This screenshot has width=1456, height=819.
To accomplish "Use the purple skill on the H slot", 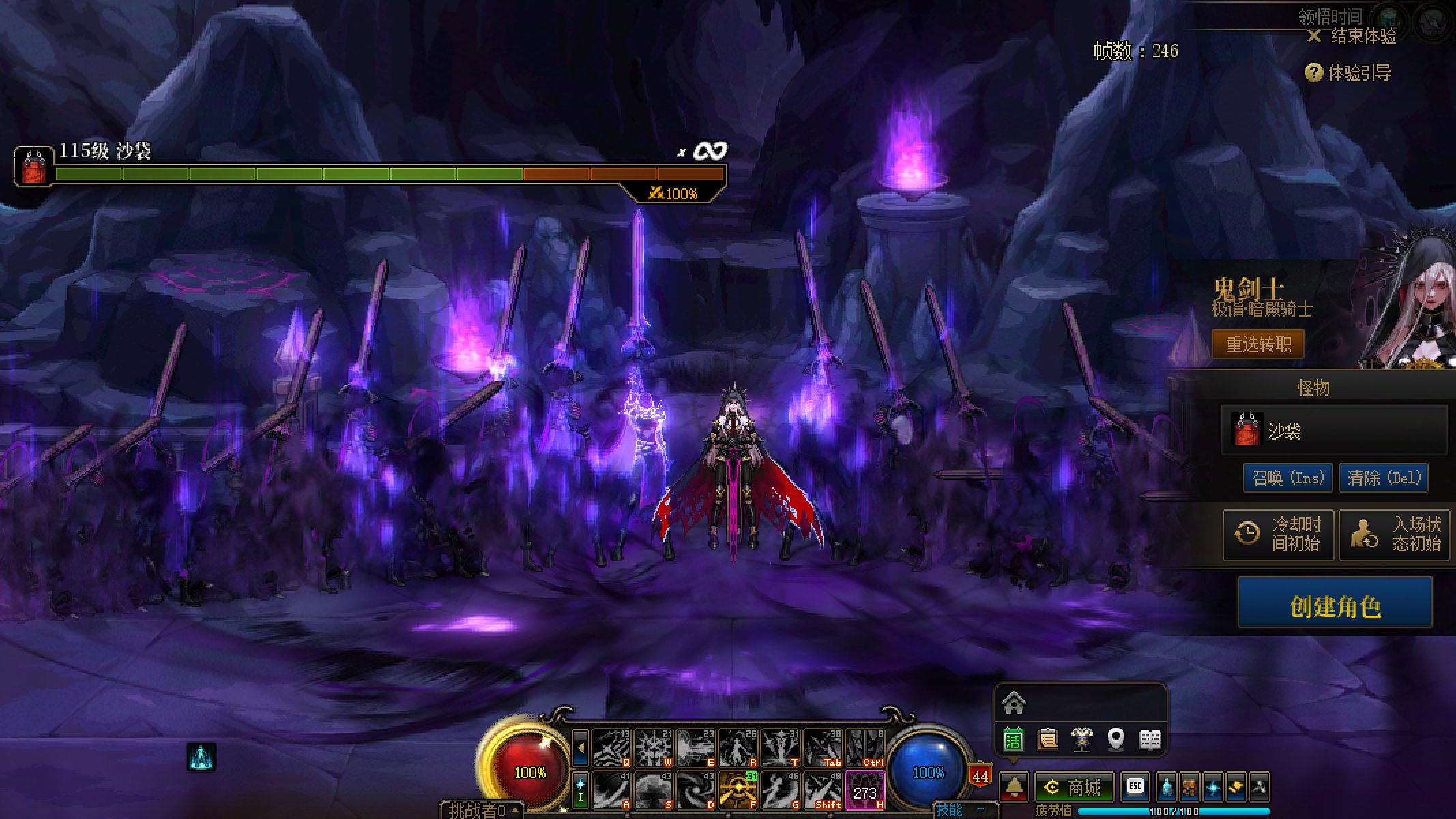I will click(864, 790).
